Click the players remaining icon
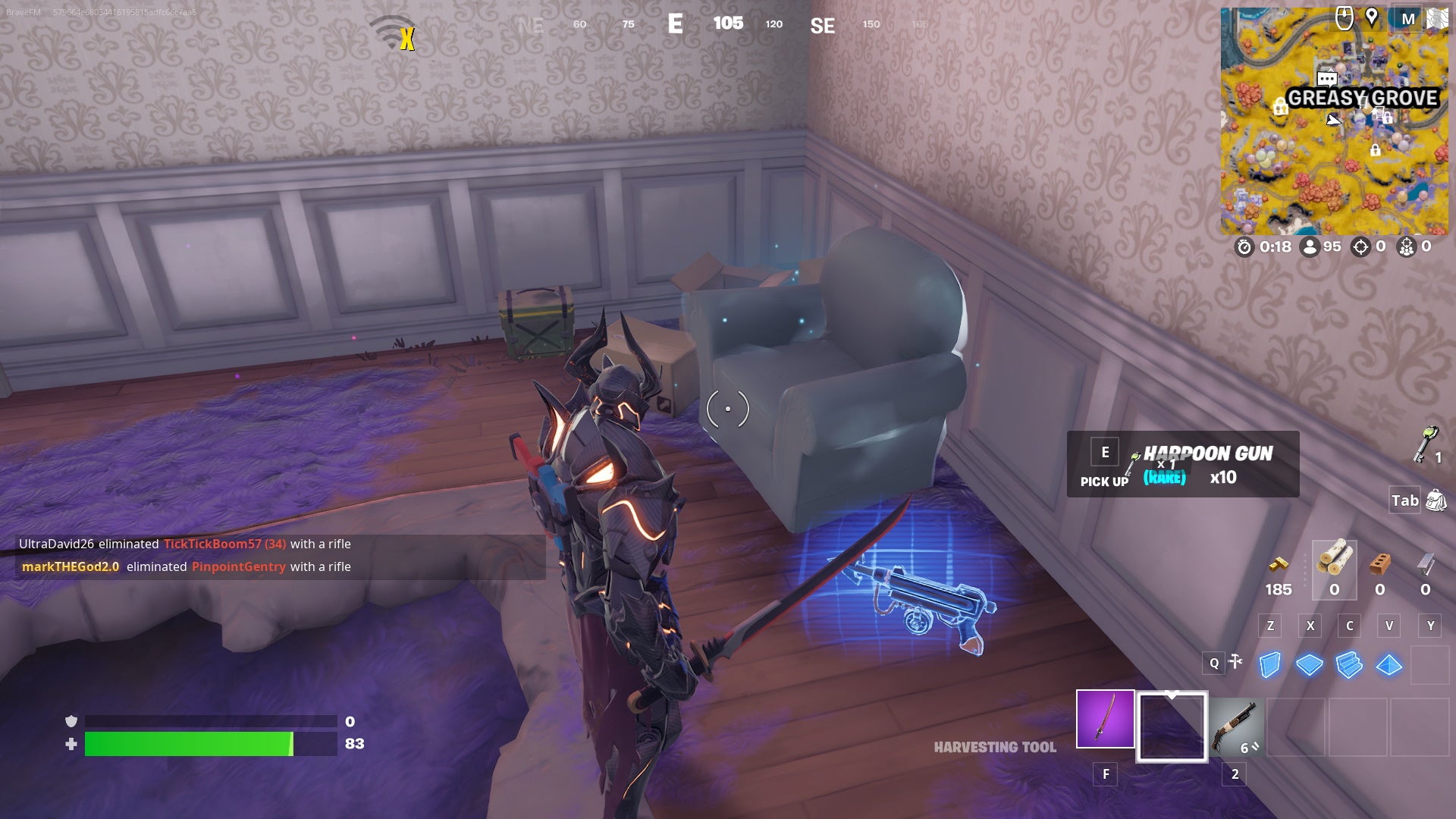The width and height of the screenshot is (1456, 819). (x=1310, y=246)
